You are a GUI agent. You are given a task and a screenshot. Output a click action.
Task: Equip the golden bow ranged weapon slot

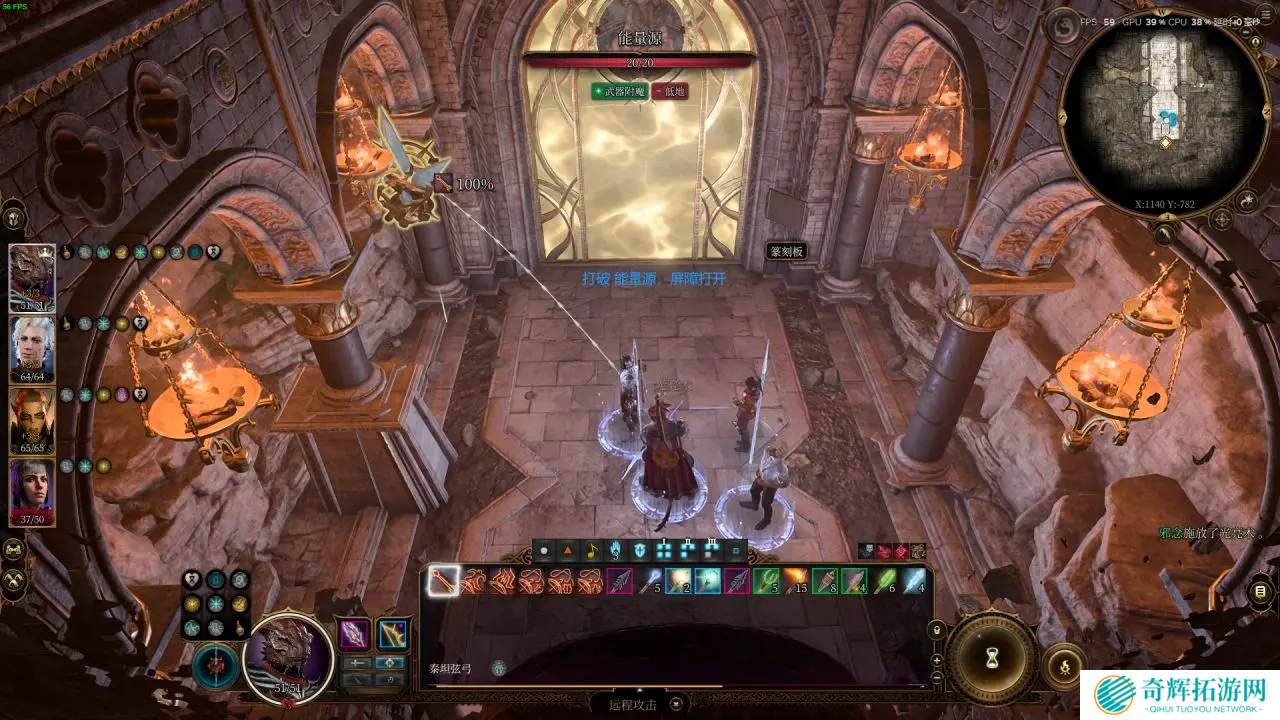point(392,634)
